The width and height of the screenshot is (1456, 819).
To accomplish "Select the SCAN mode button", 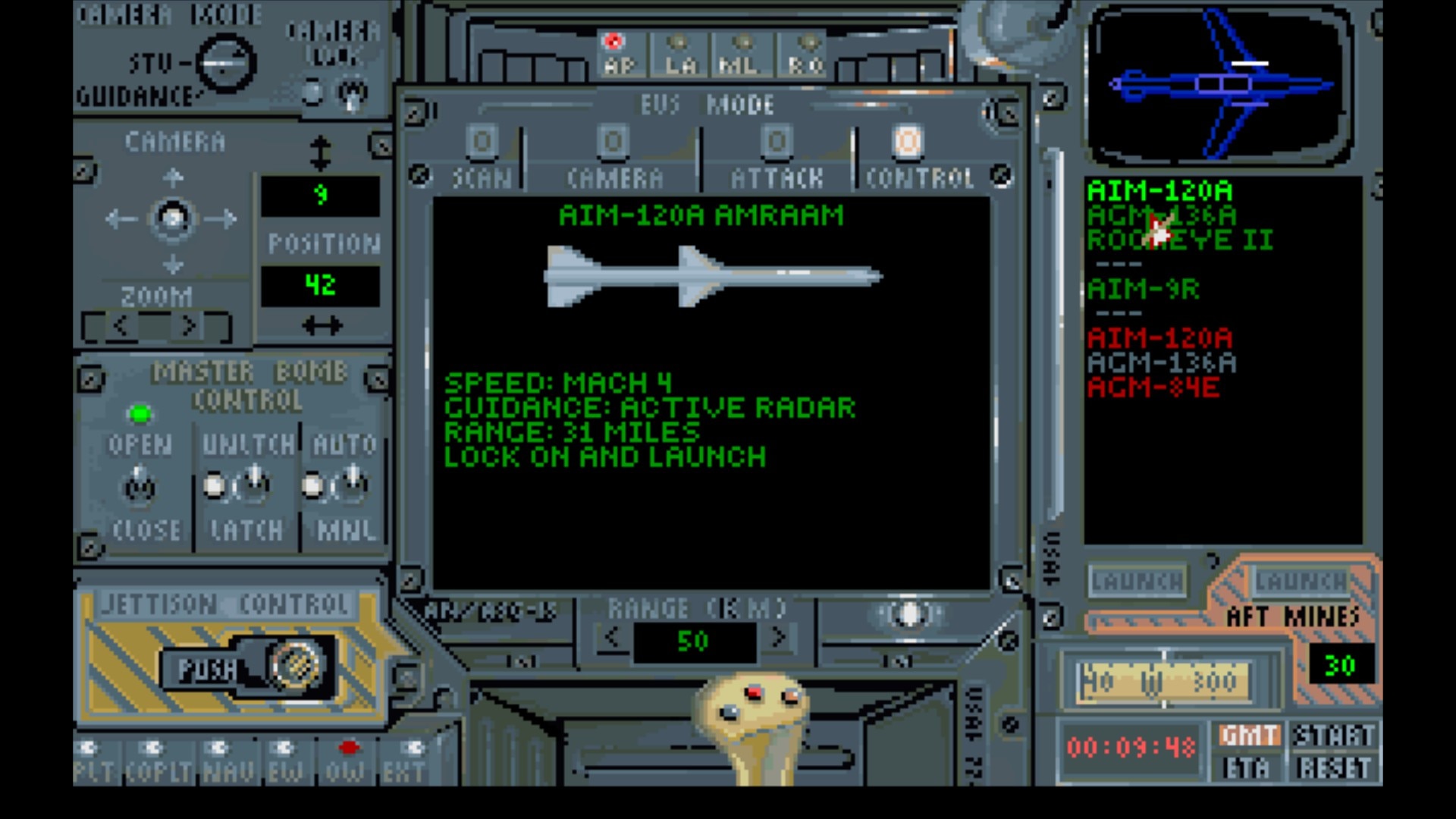I will coord(482,143).
